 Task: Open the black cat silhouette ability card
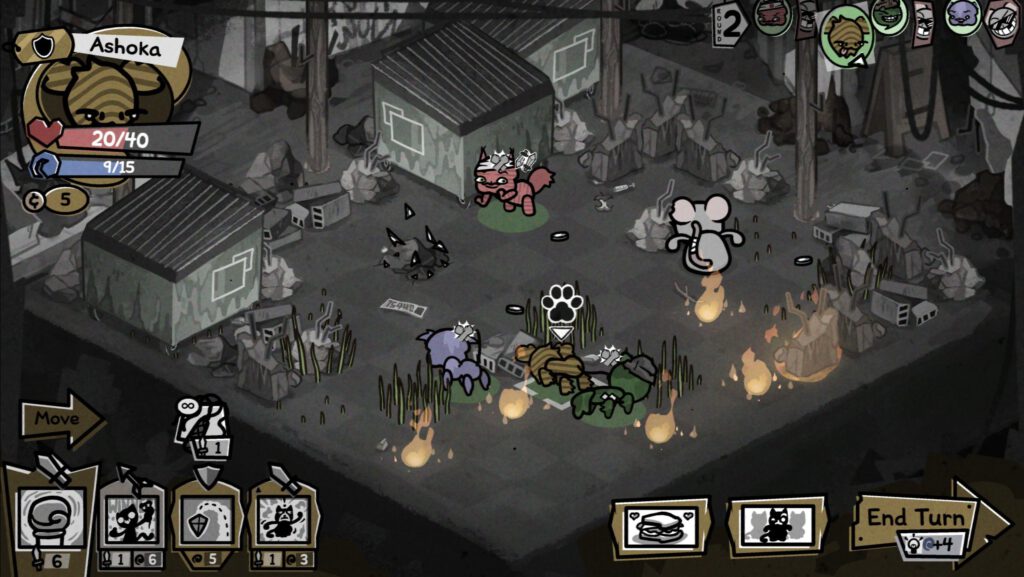(x=777, y=526)
